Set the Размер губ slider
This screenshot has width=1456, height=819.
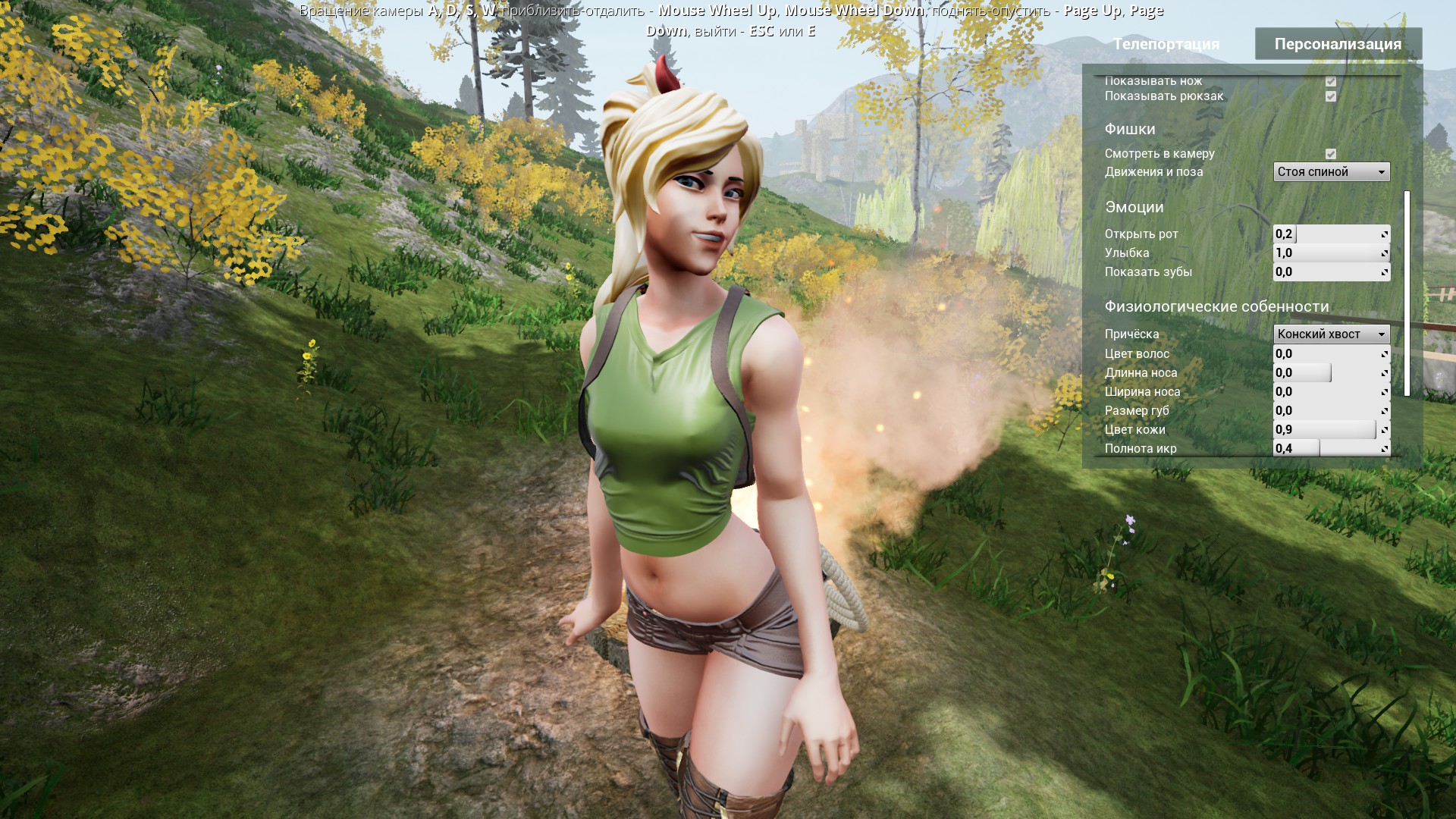tap(1331, 411)
